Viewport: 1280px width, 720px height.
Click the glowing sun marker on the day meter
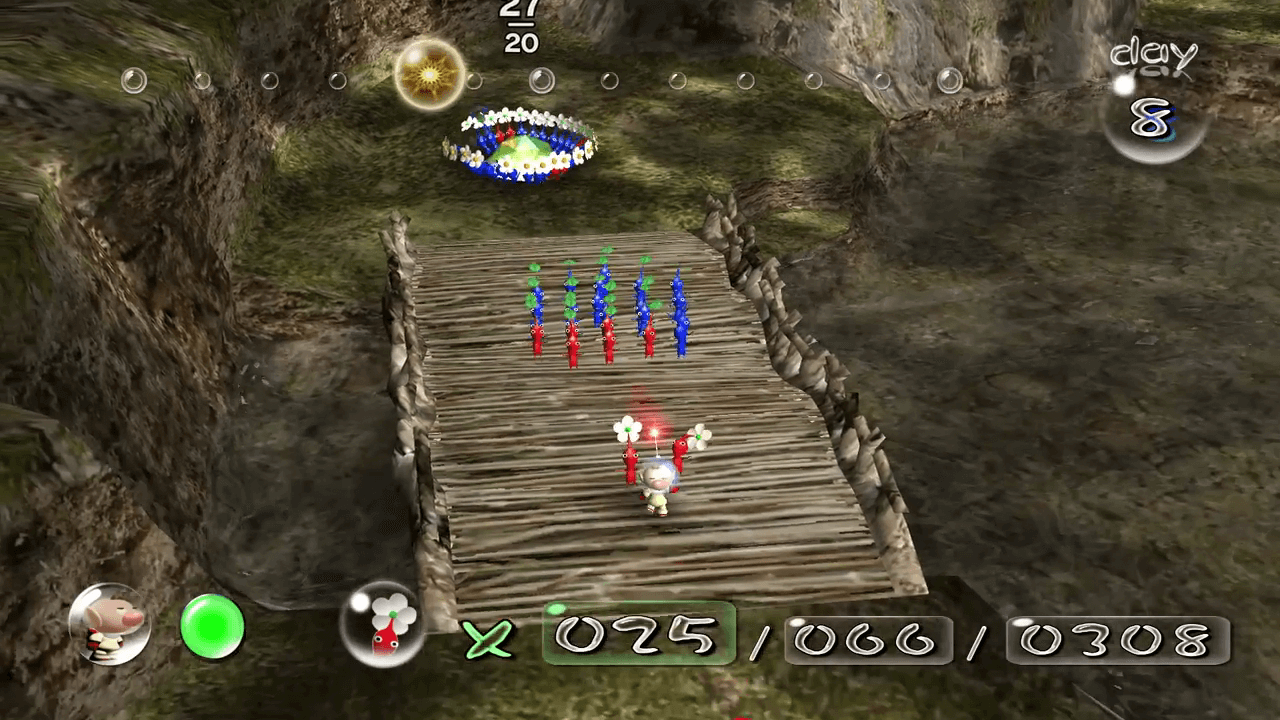click(429, 75)
